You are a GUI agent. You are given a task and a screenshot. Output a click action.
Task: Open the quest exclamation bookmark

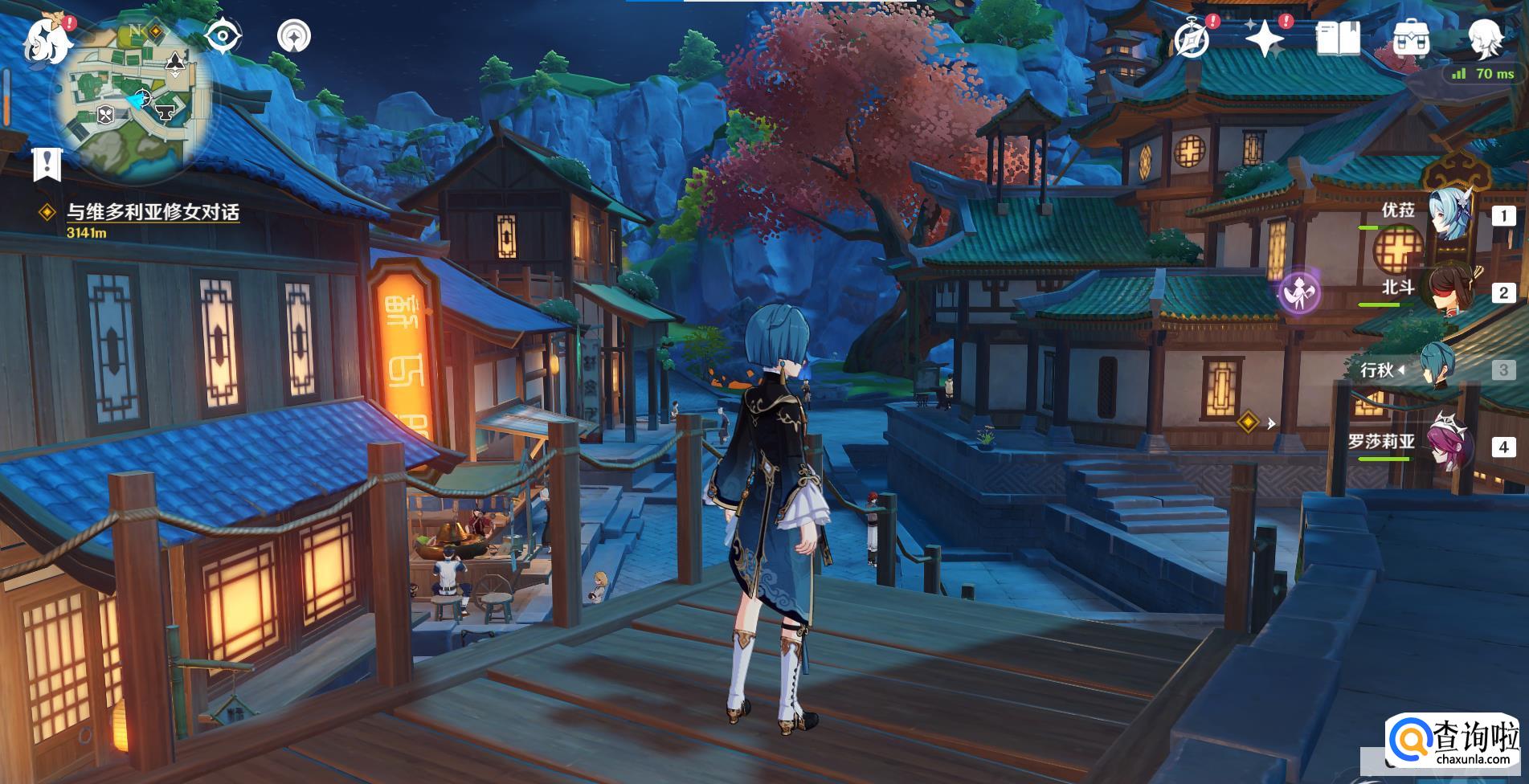(x=47, y=163)
